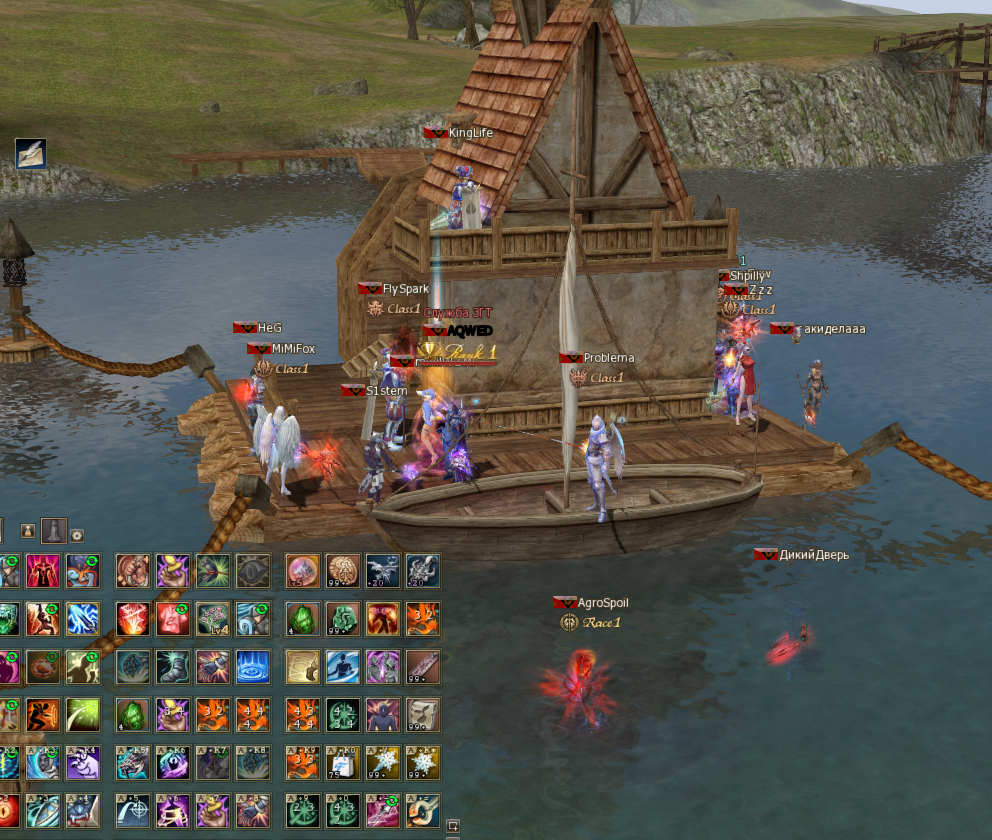
Task: Use the dragon head skill icon
Action: click(132, 763)
